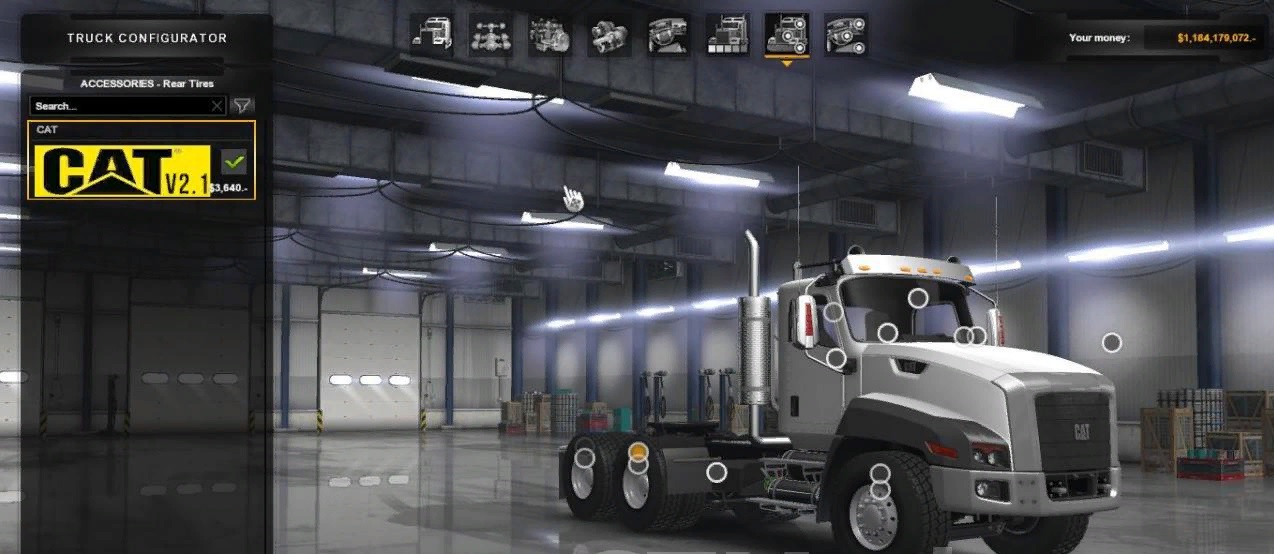
Task: Click the orange highlighted node on the rear wheel
Action: (638, 453)
